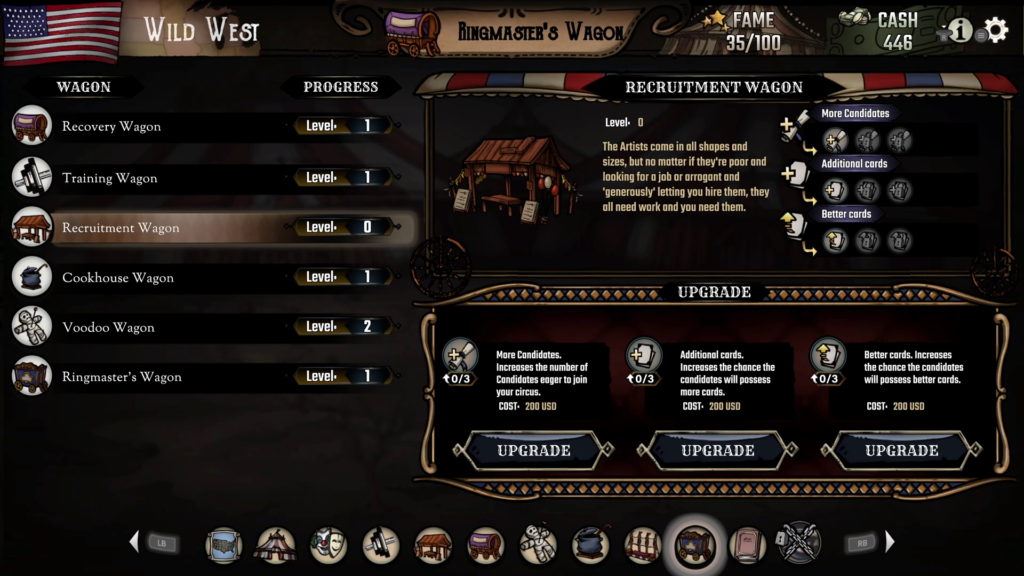
Task: Go to previous bottom bar page with left arrow
Action: pyautogui.click(x=134, y=543)
